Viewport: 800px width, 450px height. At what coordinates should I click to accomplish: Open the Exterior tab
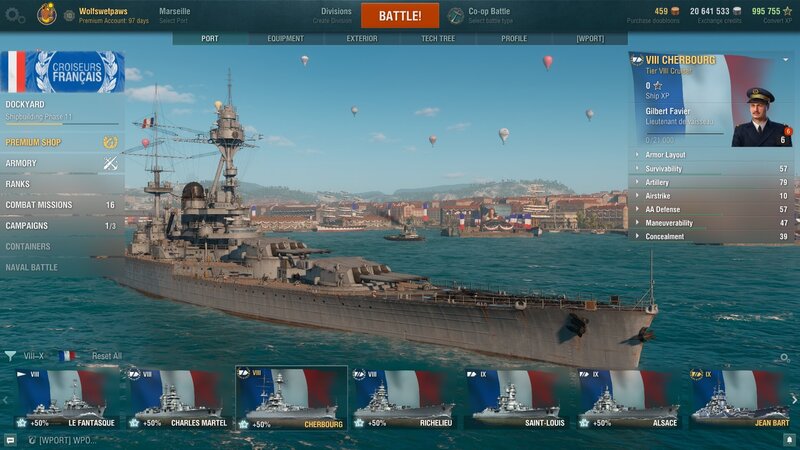click(x=361, y=39)
